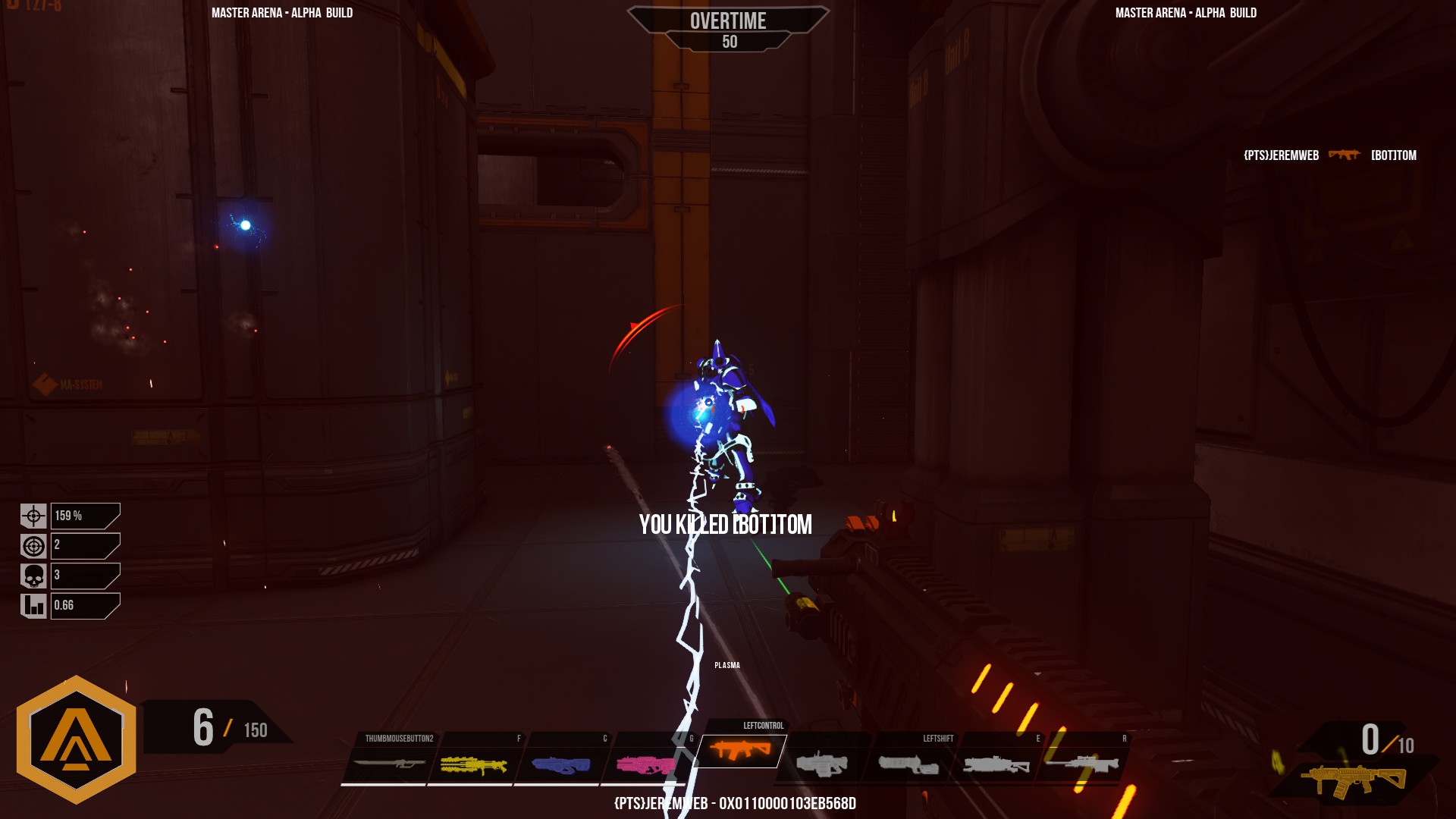Click the skull deaths counter icon

[33, 576]
